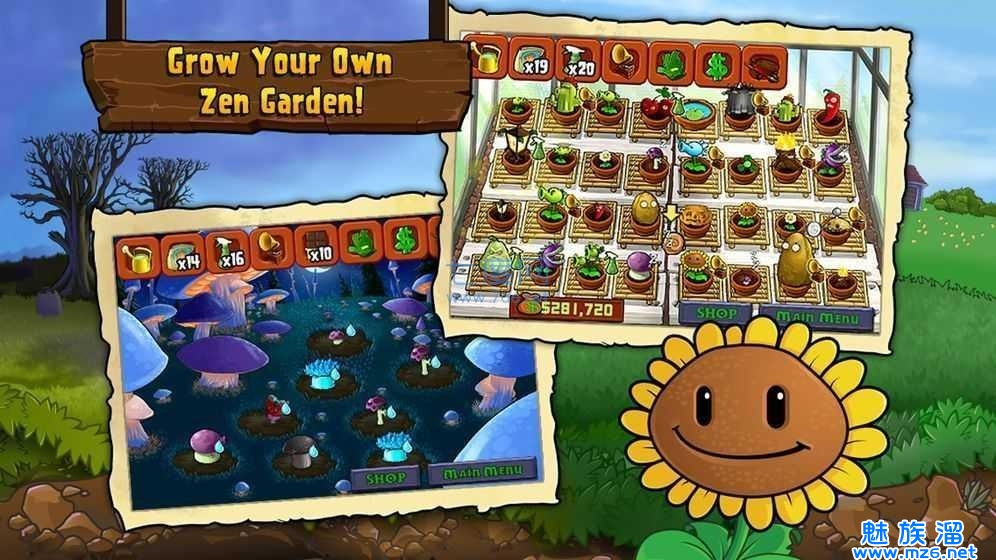Select the watering can in the mushroom garden

(x=137, y=259)
